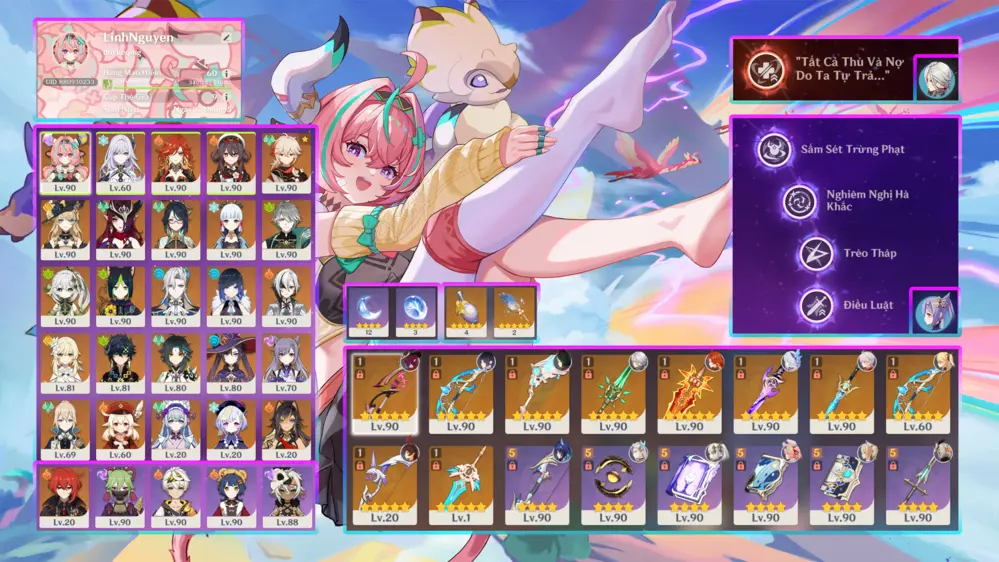Pick the Lv.69 blonde character tile
Viewport: 999px width, 562px height.
[x=65, y=427]
